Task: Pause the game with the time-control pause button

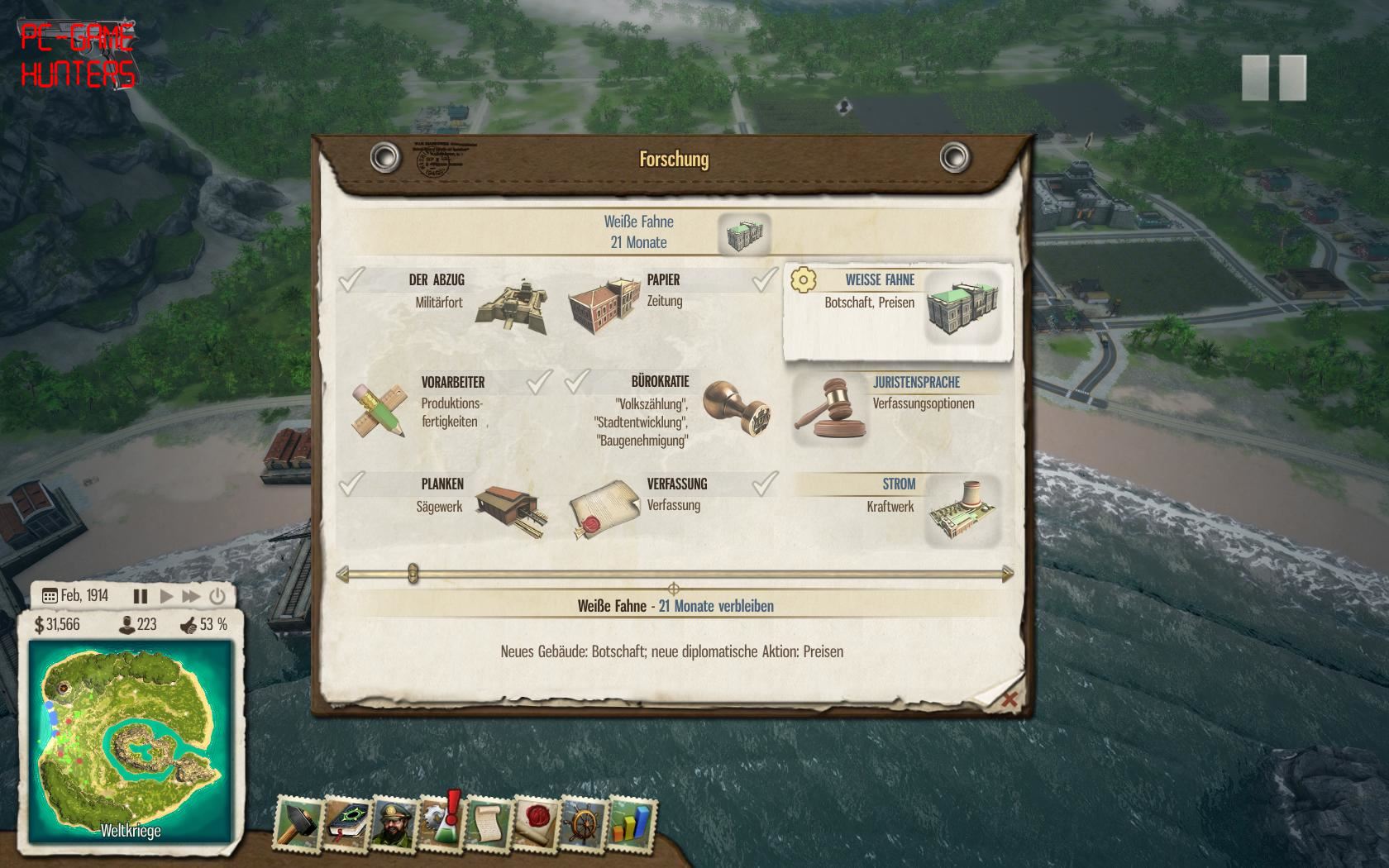Action: [141, 596]
